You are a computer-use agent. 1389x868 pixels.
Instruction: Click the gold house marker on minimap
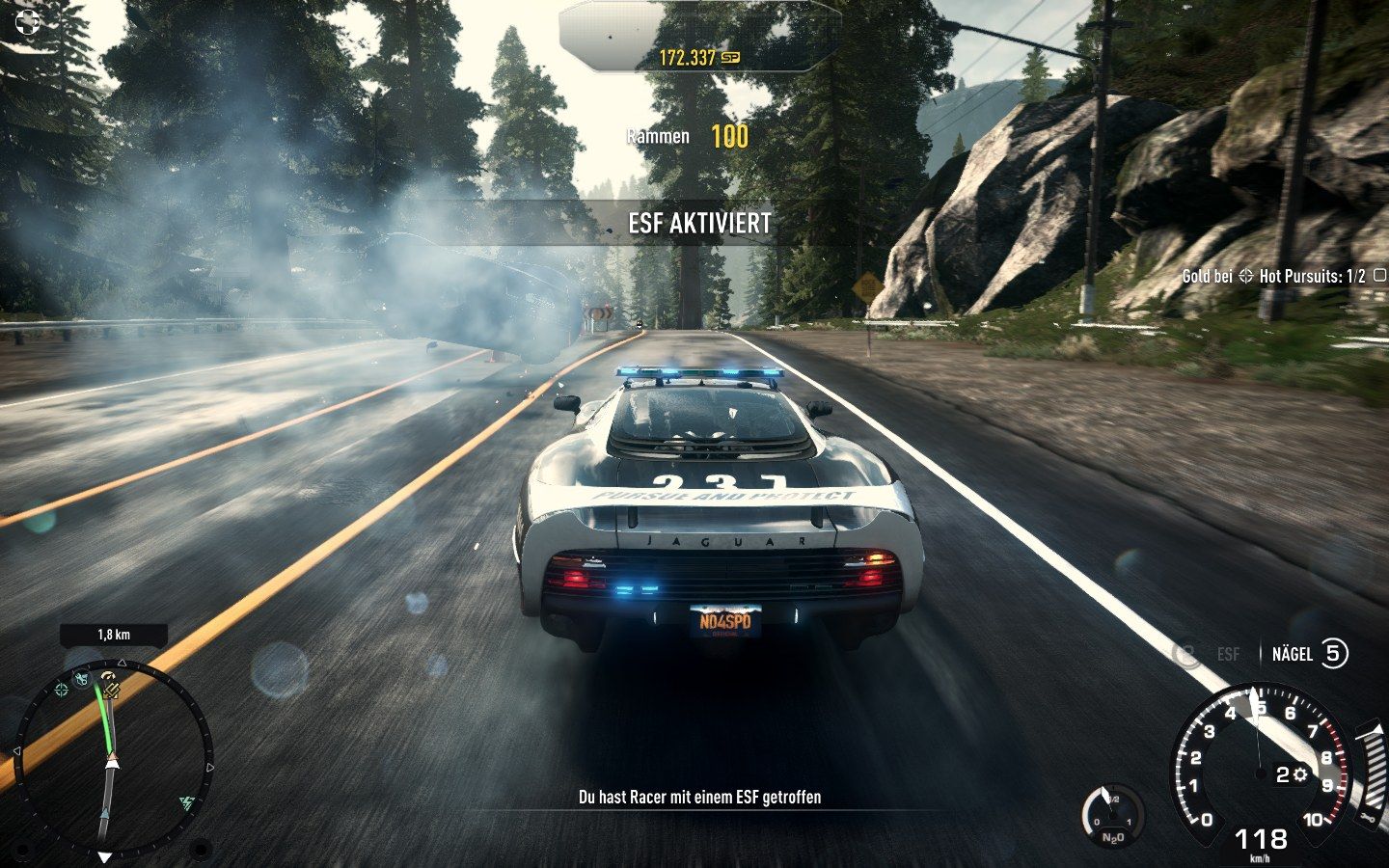pyautogui.click(x=111, y=689)
